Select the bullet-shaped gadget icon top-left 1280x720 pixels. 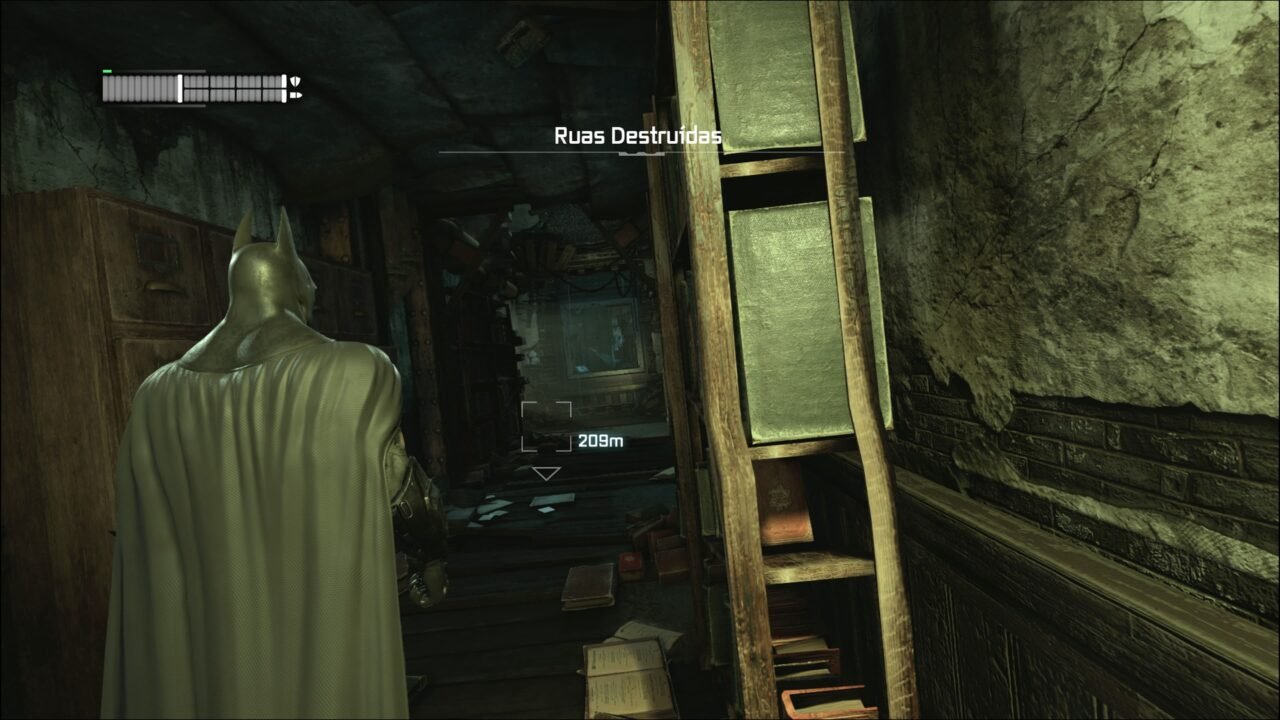tap(297, 95)
